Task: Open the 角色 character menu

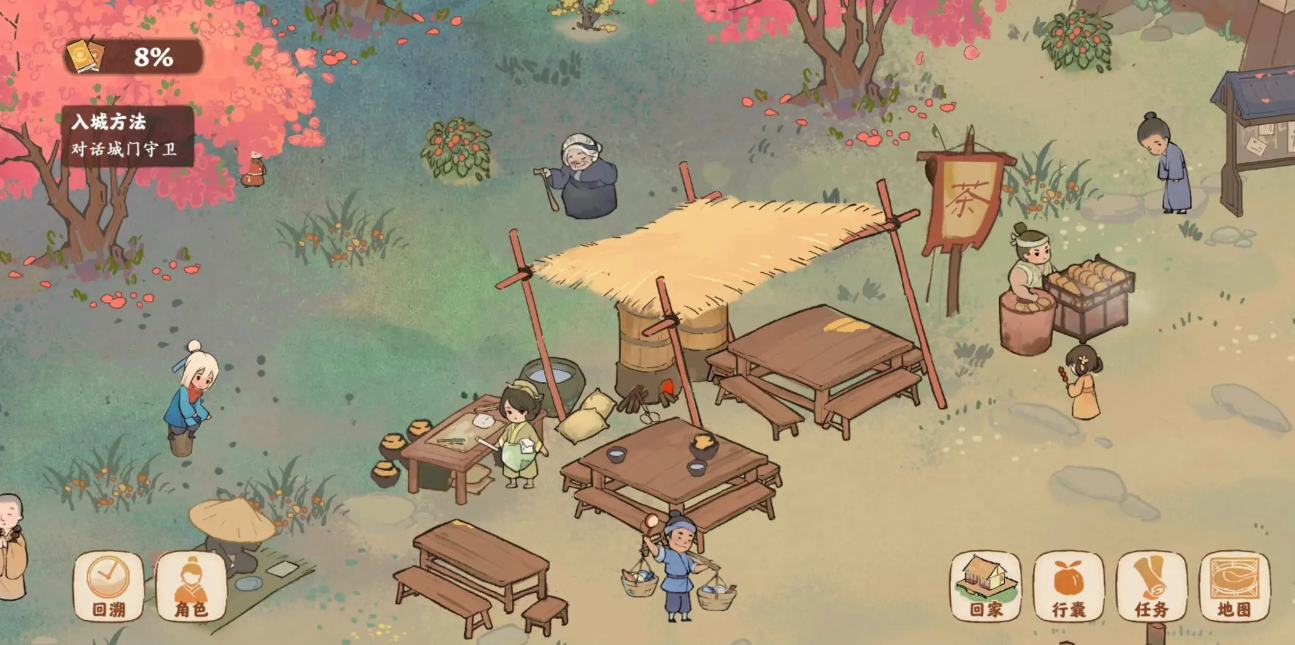Action: (191, 586)
